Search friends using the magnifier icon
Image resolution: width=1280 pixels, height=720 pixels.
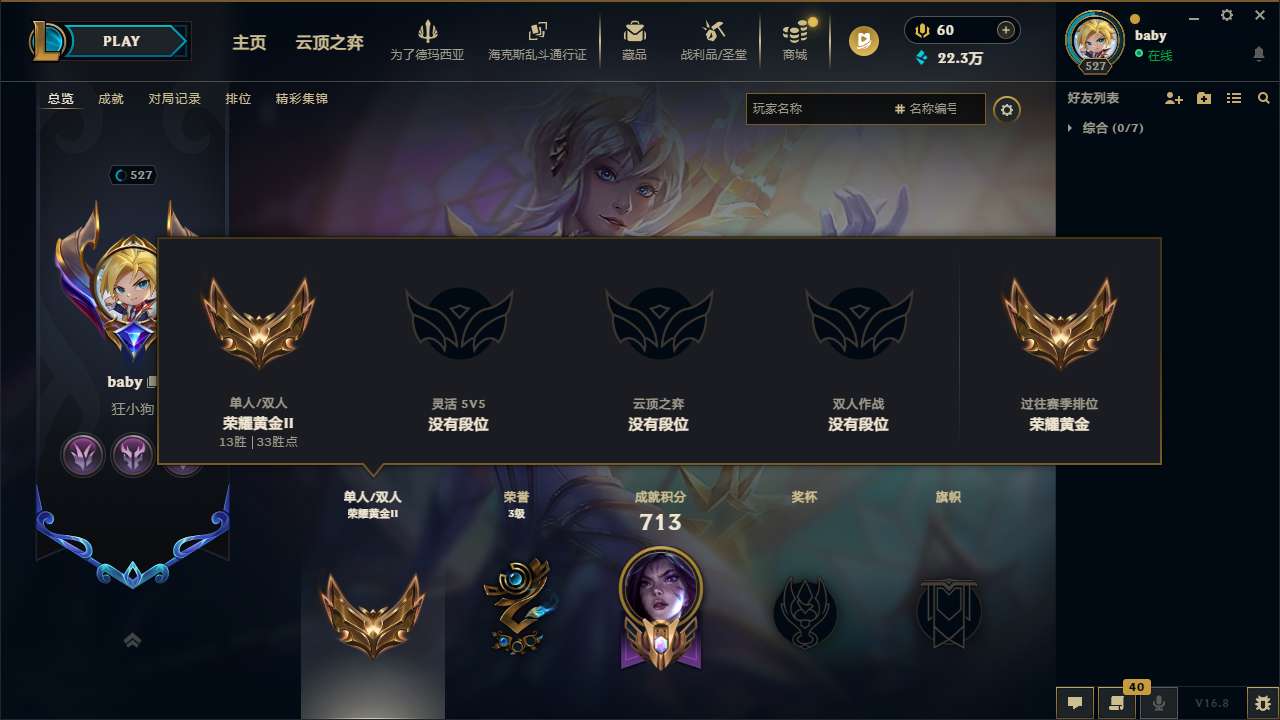tap(1263, 98)
